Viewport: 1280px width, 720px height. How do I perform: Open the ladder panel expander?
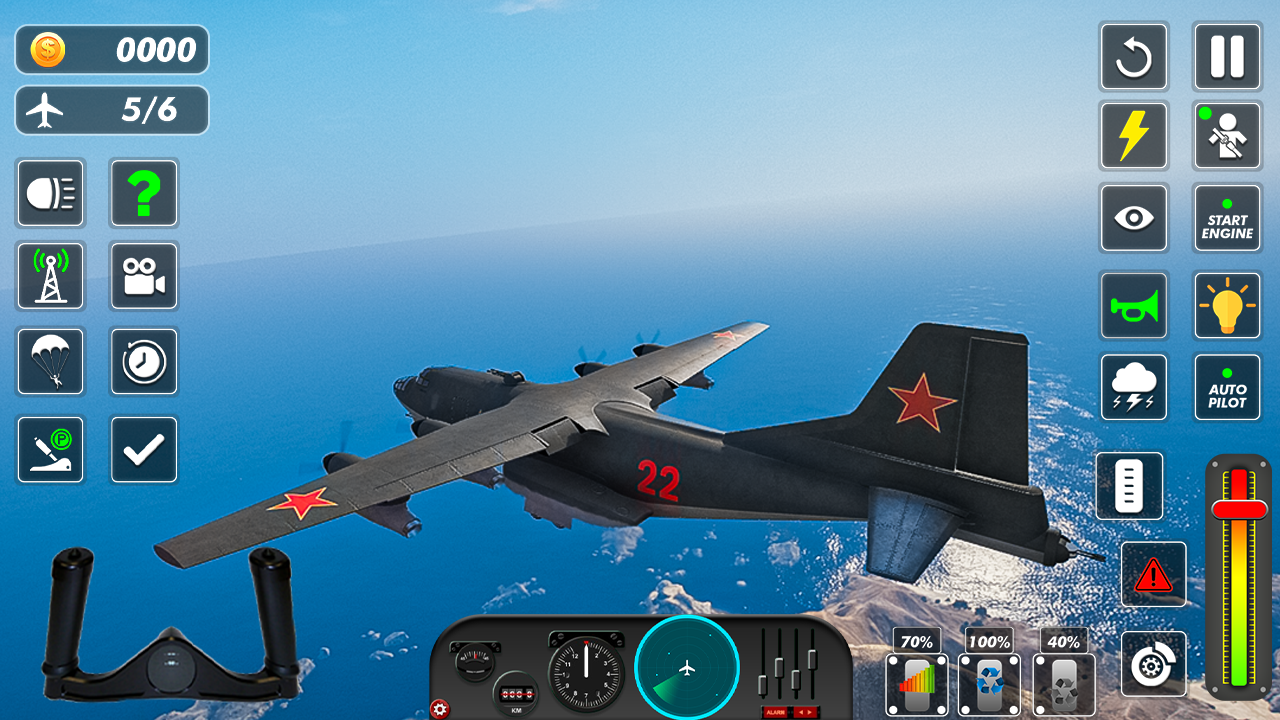[x=1130, y=486]
